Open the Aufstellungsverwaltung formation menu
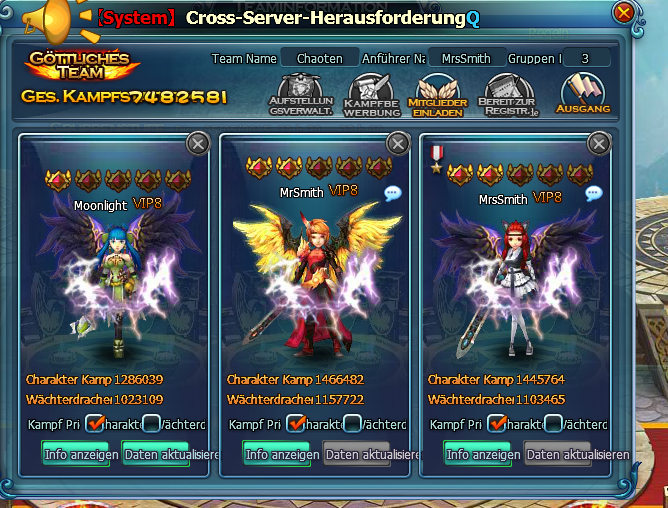The width and height of the screenshot is (668, 508). tap(300, 95)
